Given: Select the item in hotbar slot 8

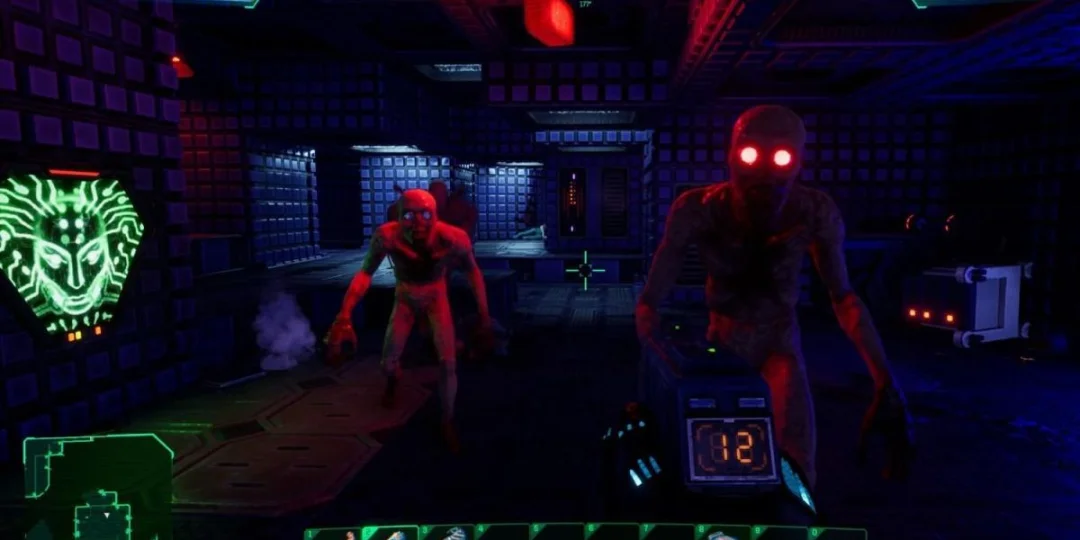Looking at the screenshot, I should (725, 533).
